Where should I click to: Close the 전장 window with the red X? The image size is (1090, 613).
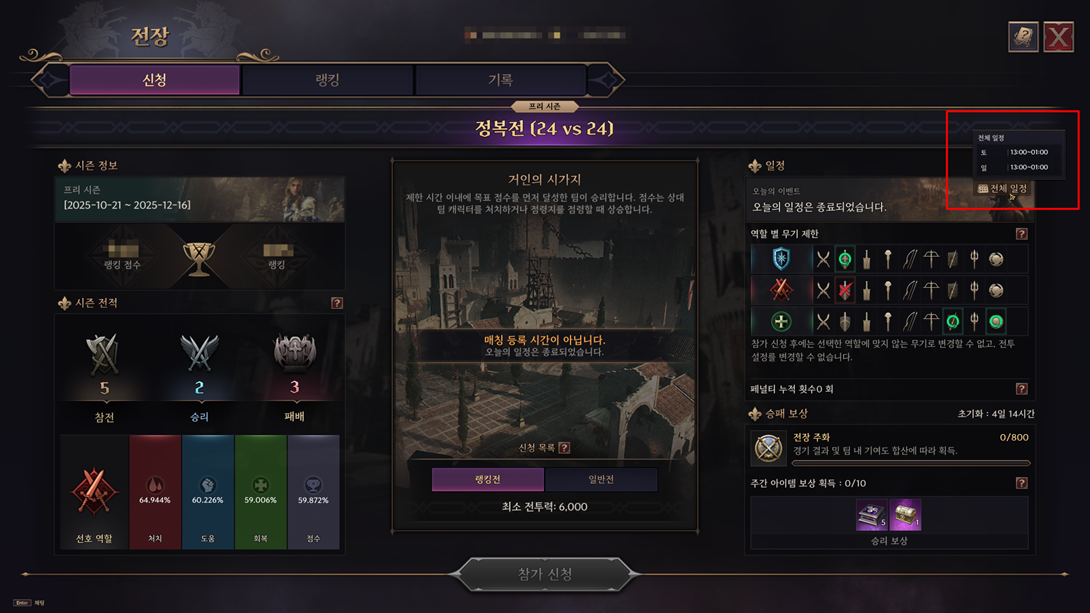pyautogui.click(x=1058, y=37)
